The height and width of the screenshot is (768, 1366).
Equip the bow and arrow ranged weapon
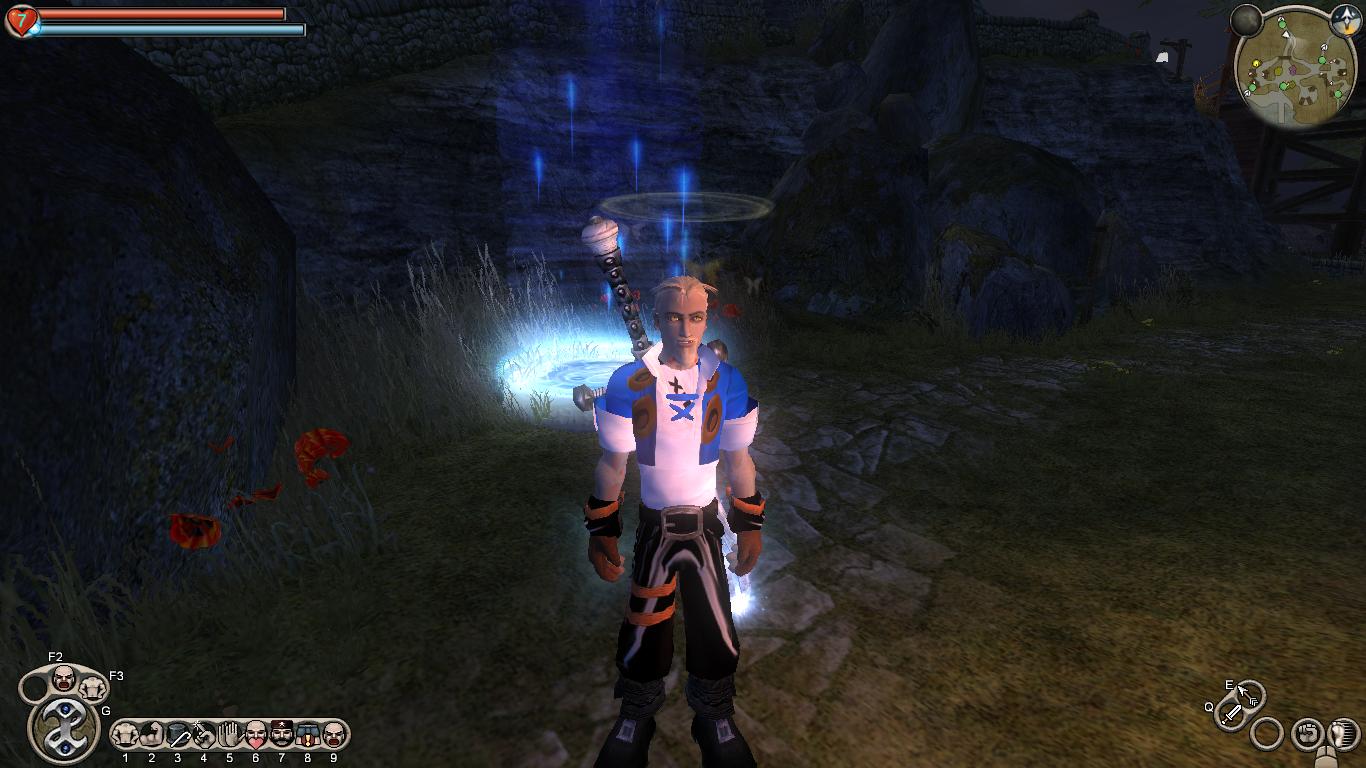click(1249, 693)
